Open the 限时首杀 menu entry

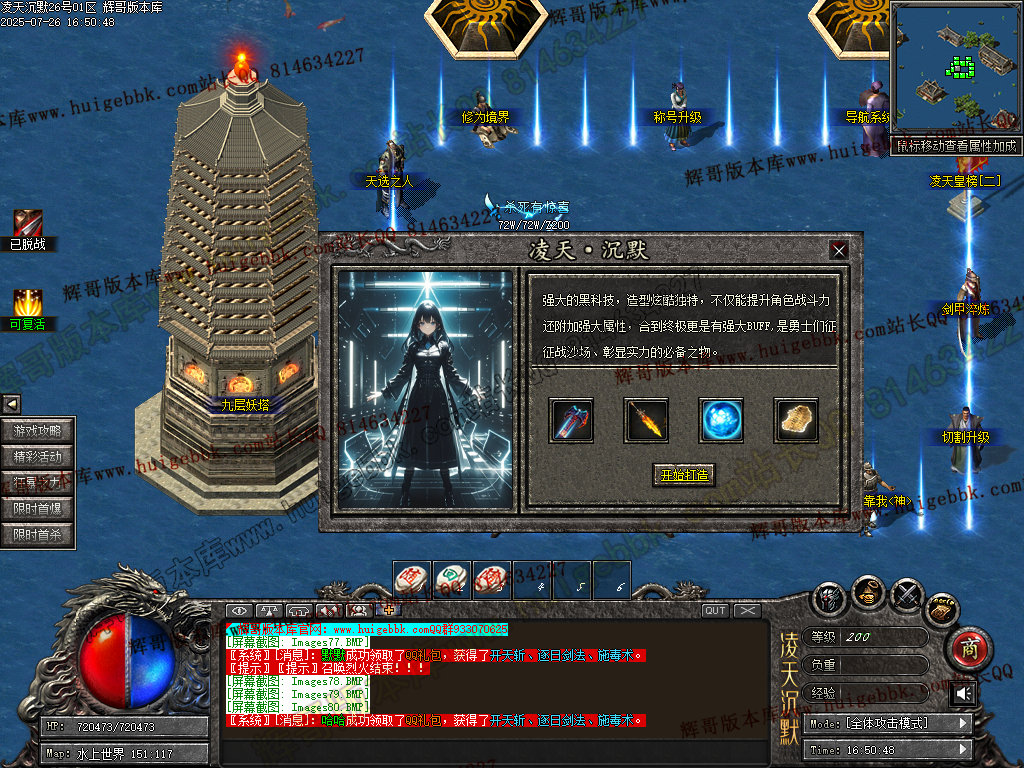click(x=38, y=535)
